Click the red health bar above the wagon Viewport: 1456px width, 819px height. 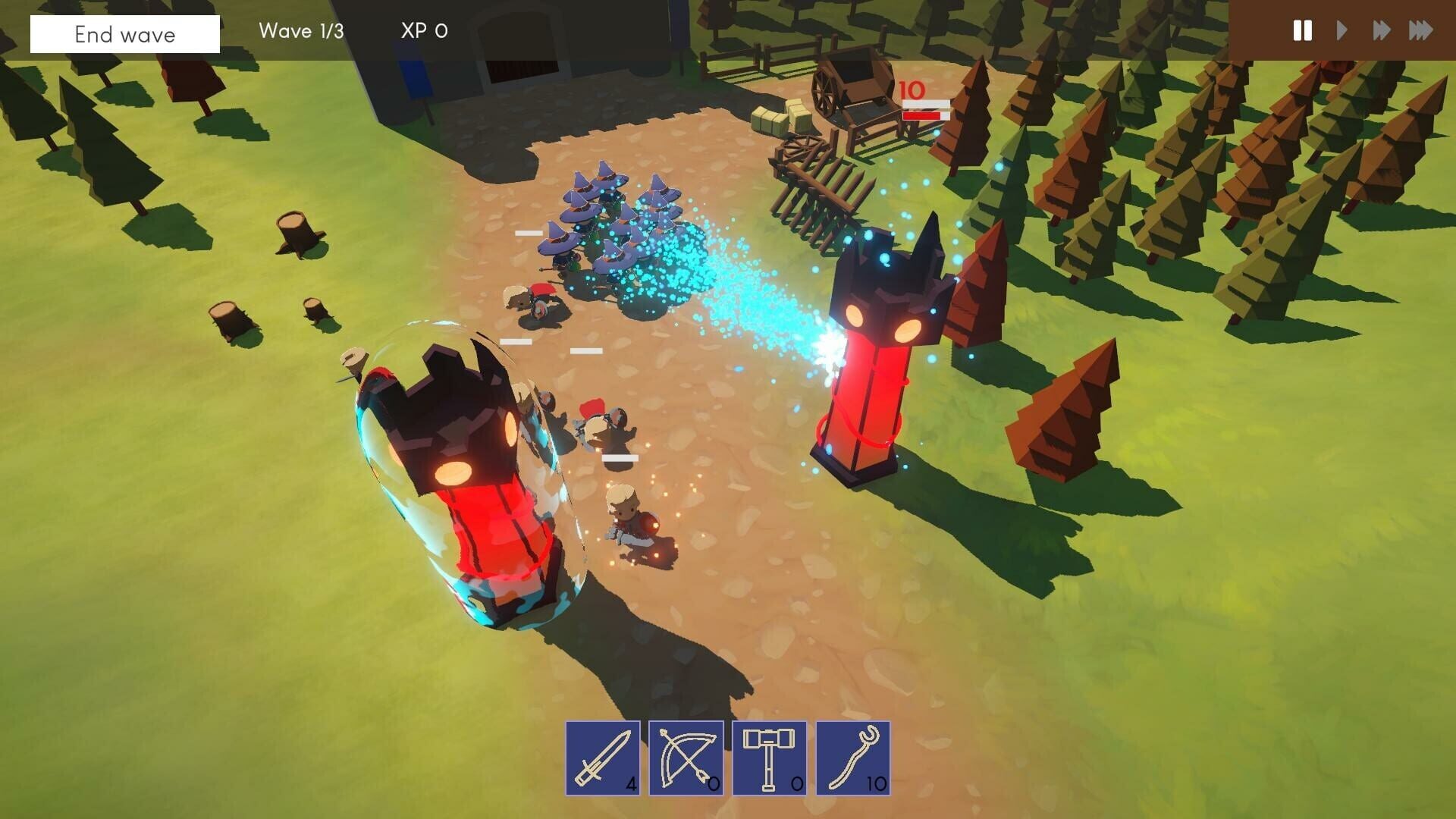pos(923,115)
